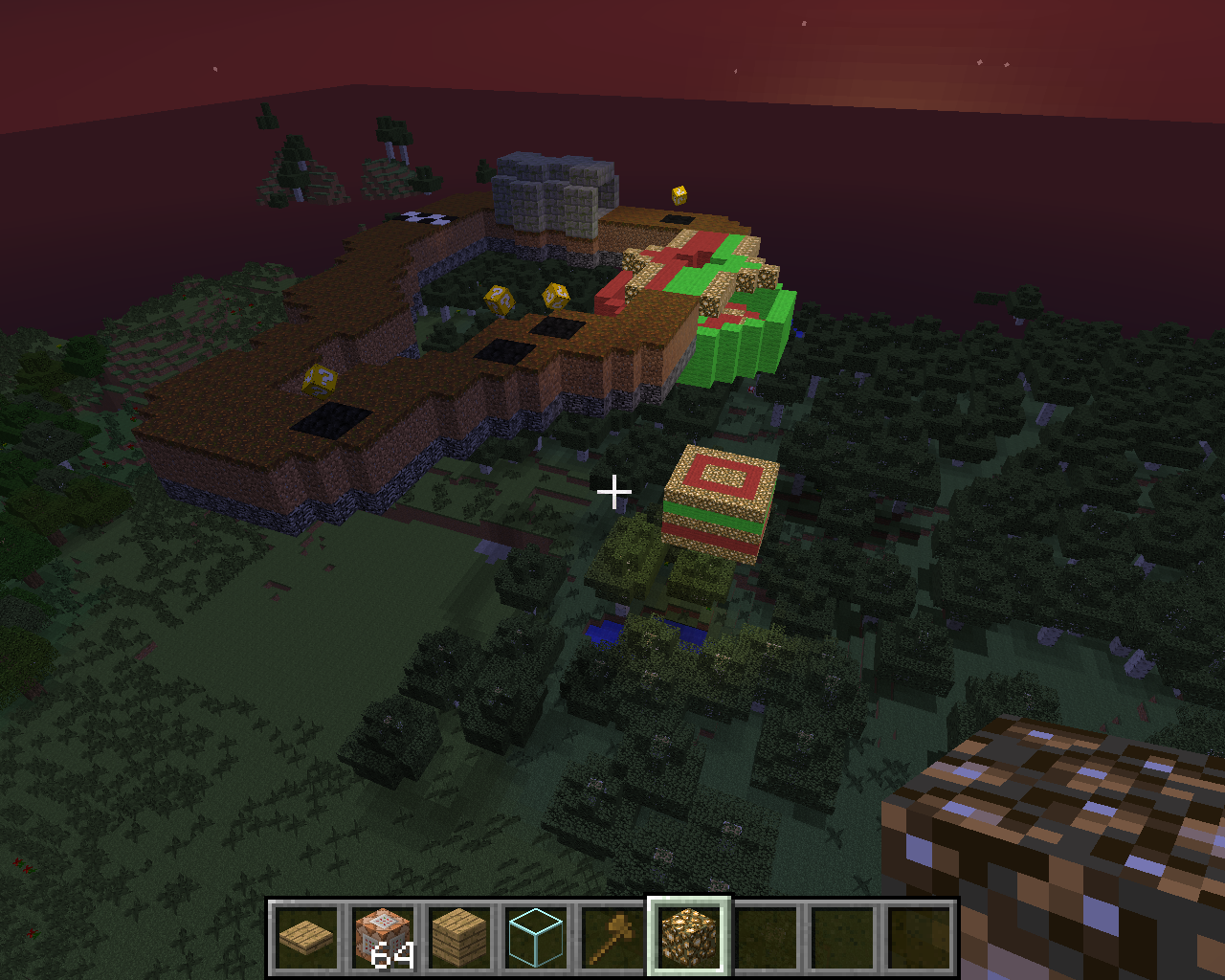Choose the wooden planks block slot
The height and width of the screenshot is (980, 1225).
coord(459,937)
